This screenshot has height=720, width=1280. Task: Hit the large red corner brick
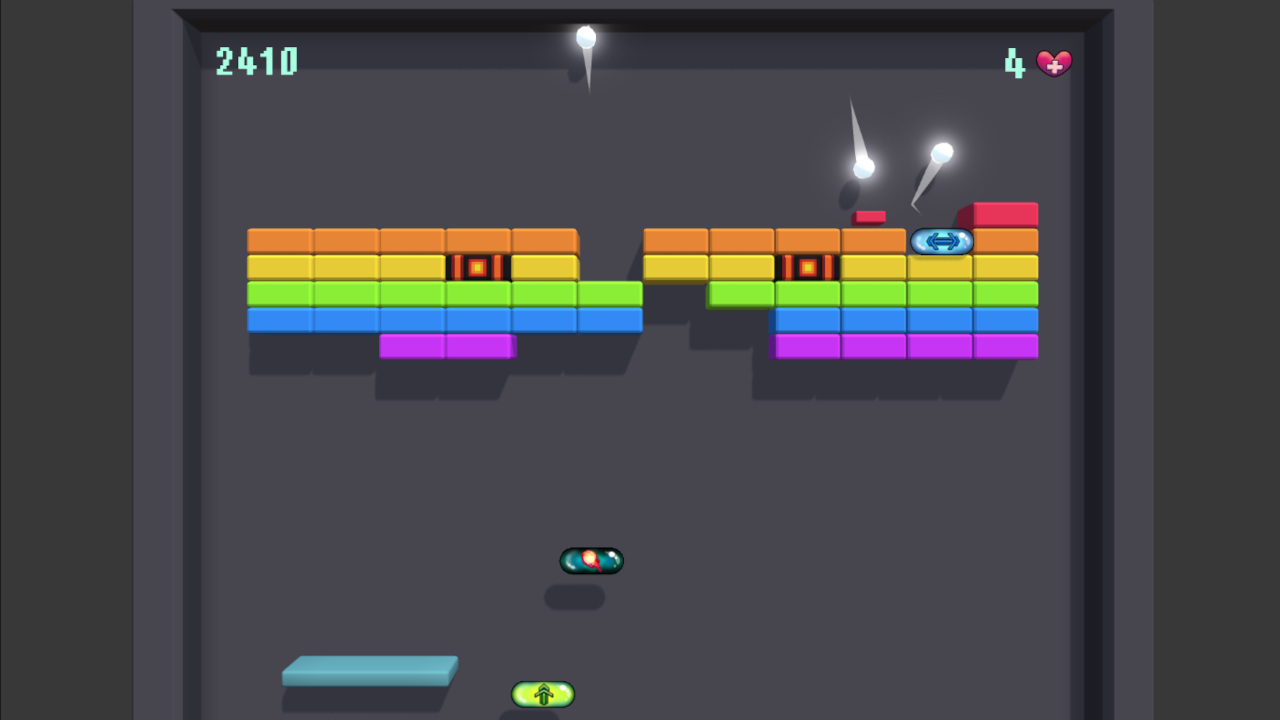click(1005, 213)
